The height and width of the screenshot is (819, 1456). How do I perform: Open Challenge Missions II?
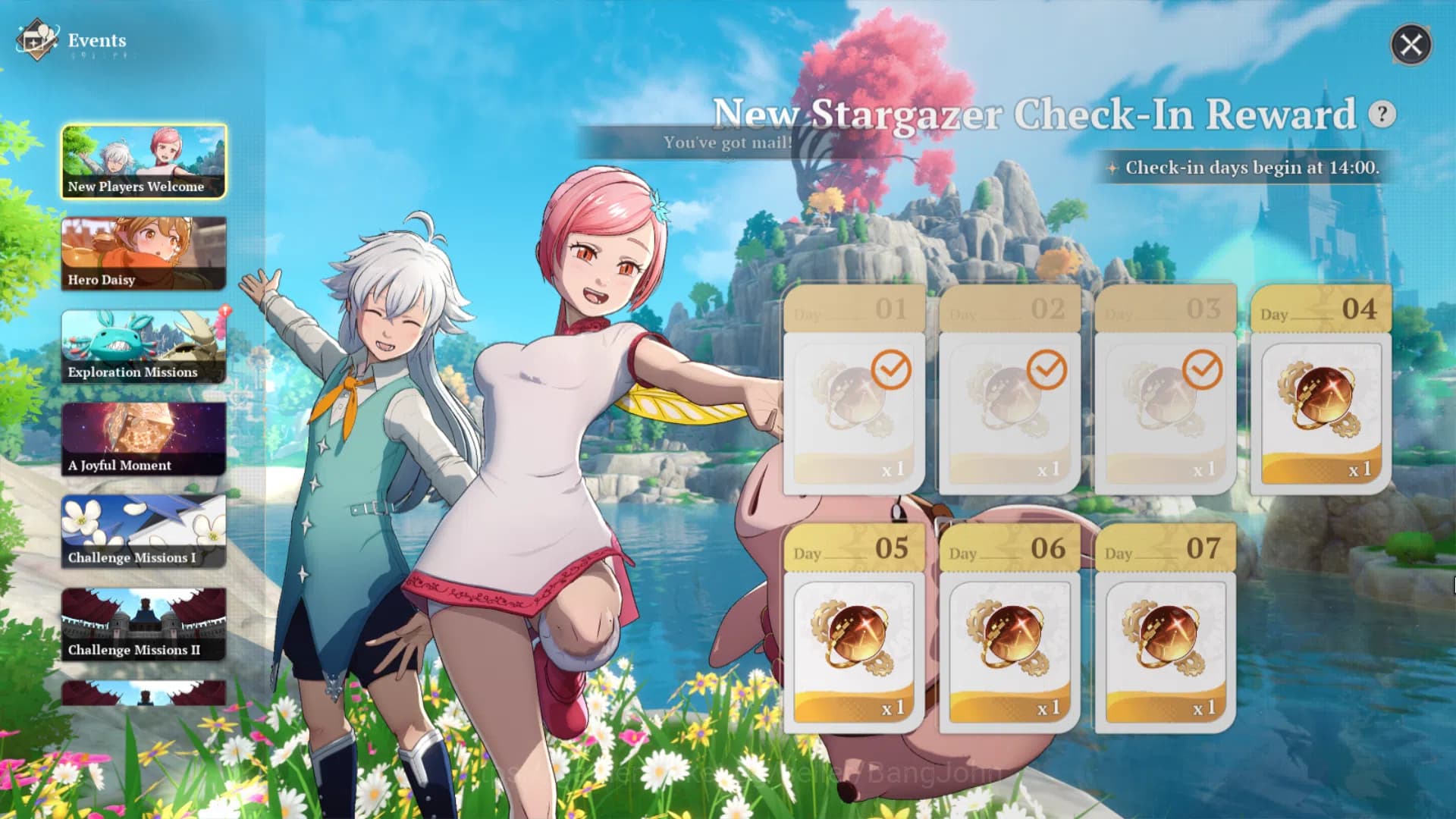click(x=143, y=625)
